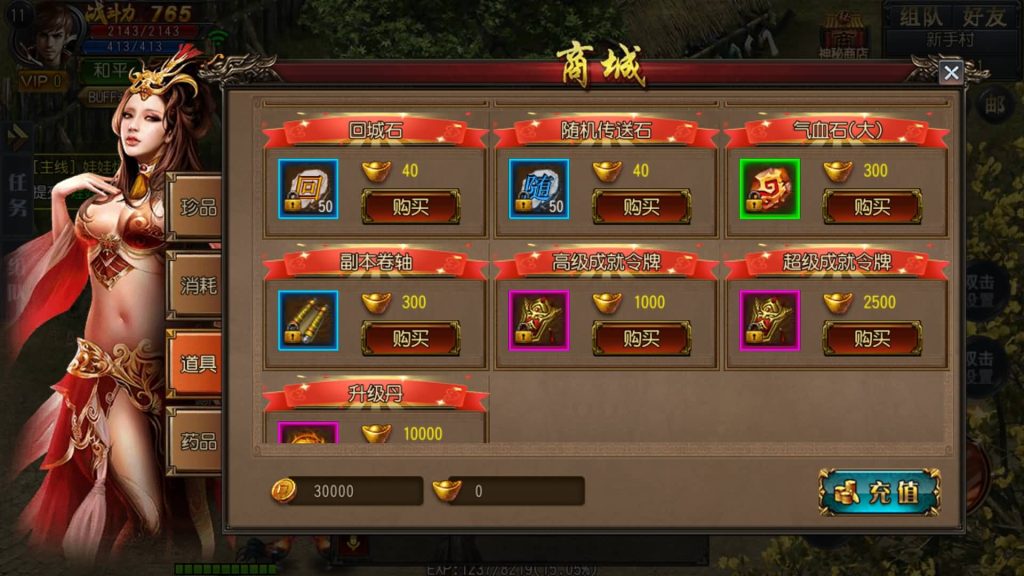Purchase the 高级成就令牌 for 1000
This screenshot has height=576, width=1024.
click(641, 339)
